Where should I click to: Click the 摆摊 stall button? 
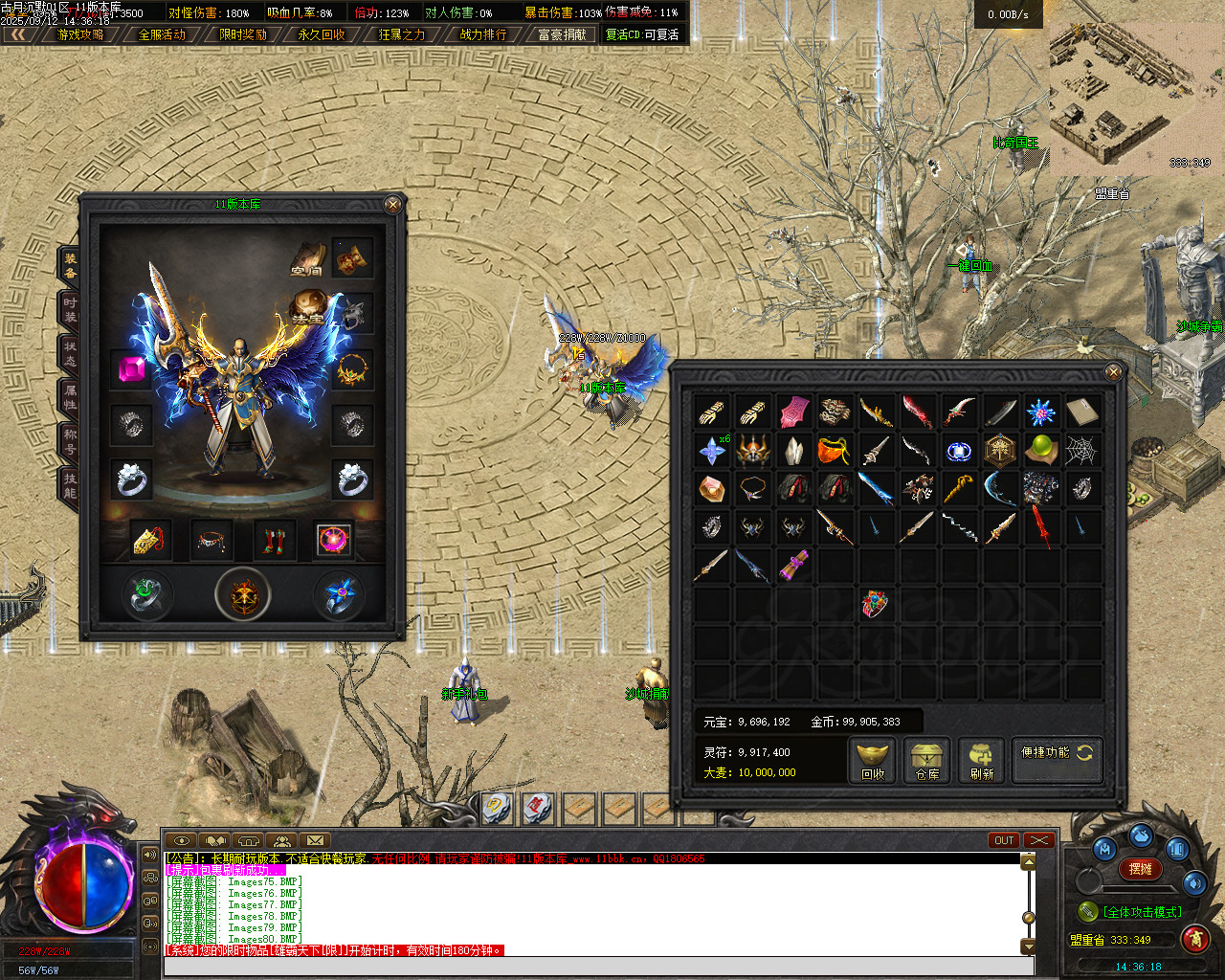coord(1141,869)
